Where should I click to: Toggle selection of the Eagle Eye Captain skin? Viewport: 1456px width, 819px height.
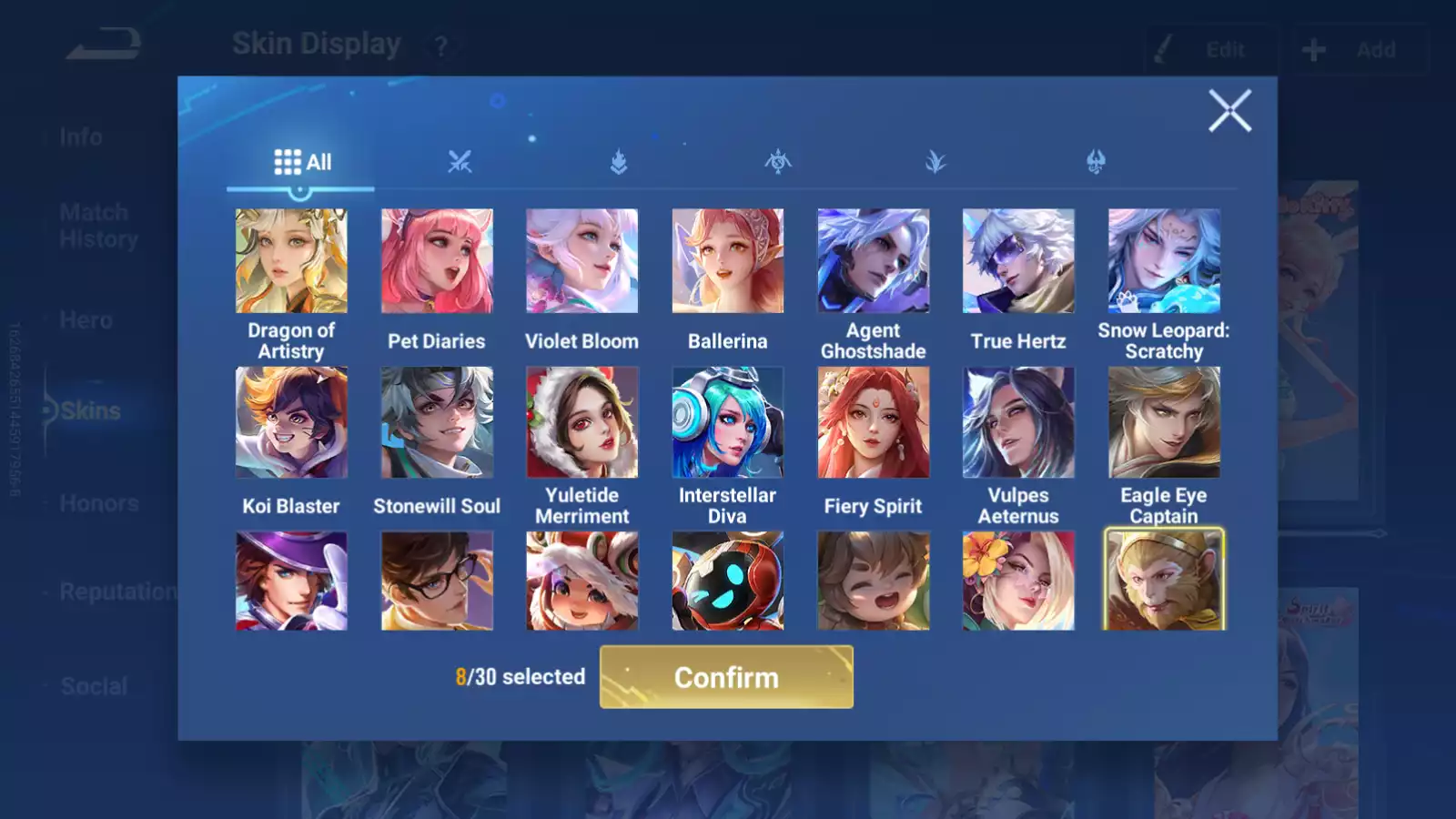click(1164, 421)
